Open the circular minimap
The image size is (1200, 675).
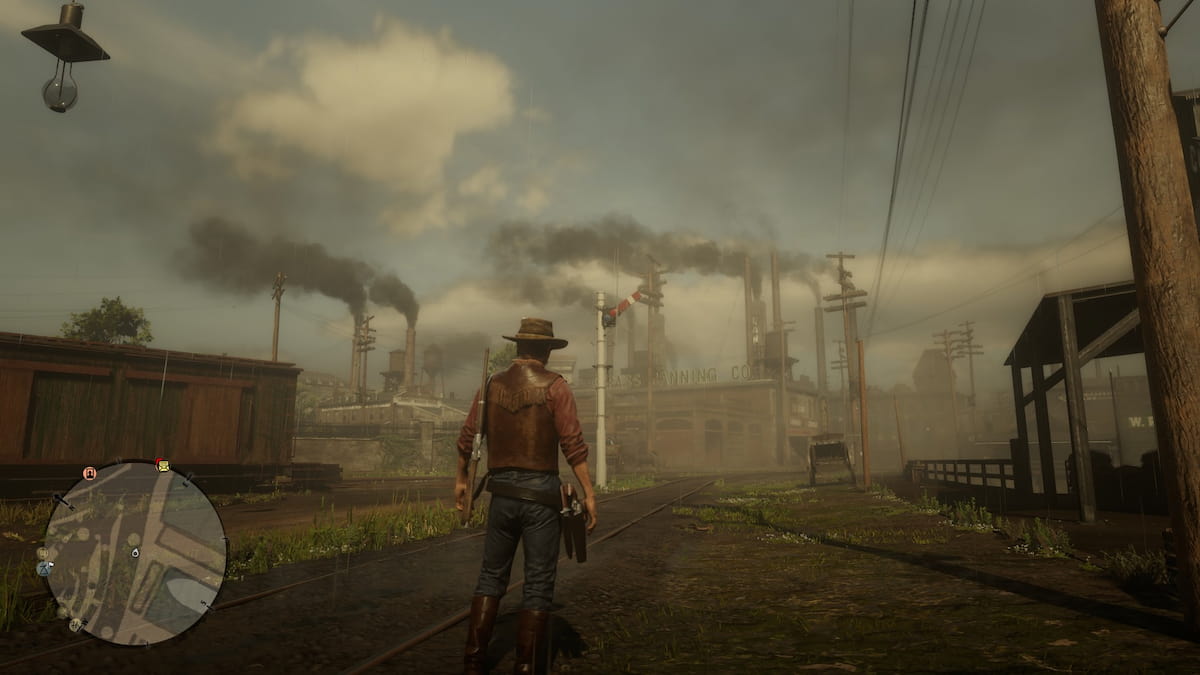click(x=135, y=552)
